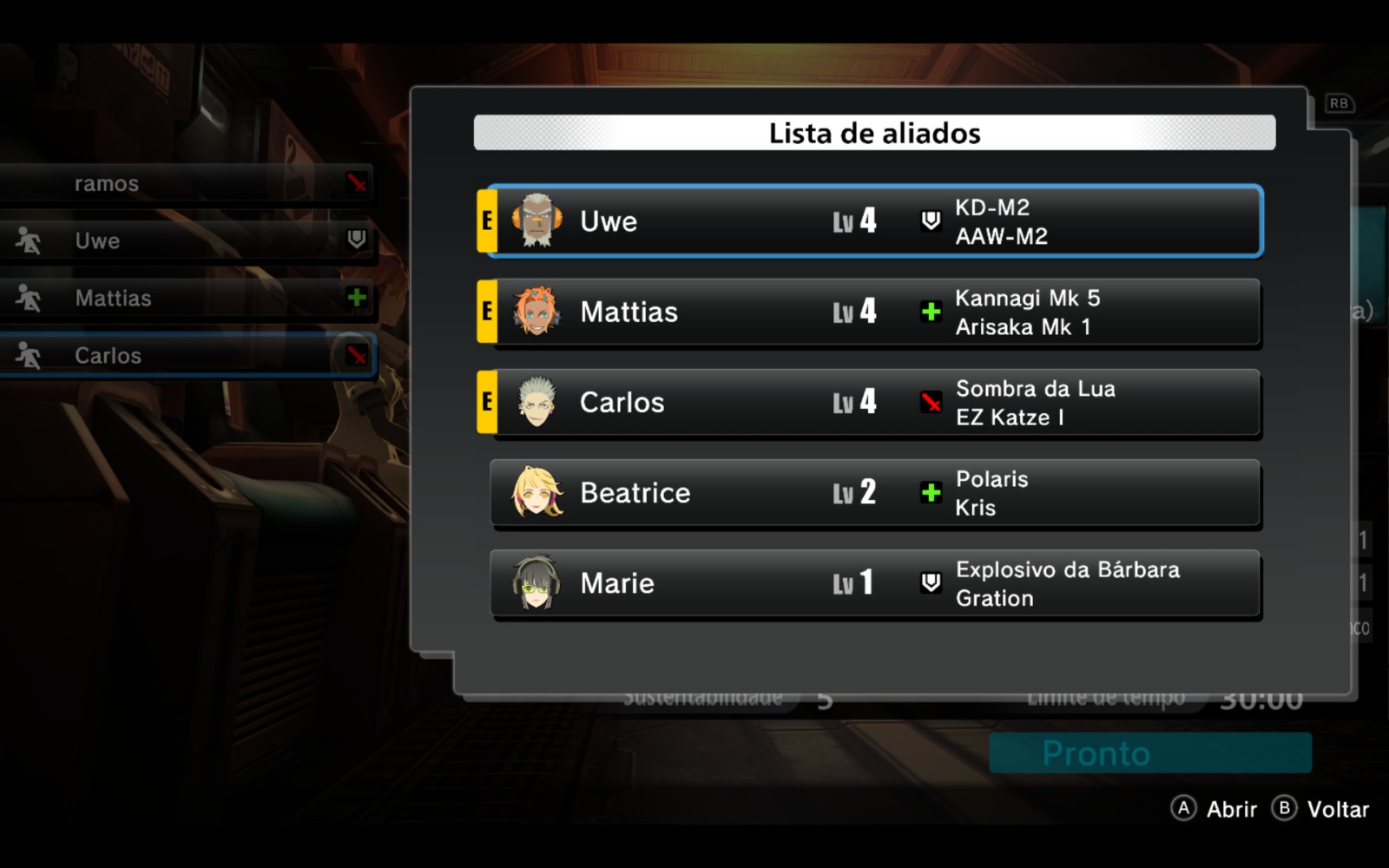Viewport: 1389px width, 868px height.
Task: Choose Marie from the allies list
Action: point(873,583)
